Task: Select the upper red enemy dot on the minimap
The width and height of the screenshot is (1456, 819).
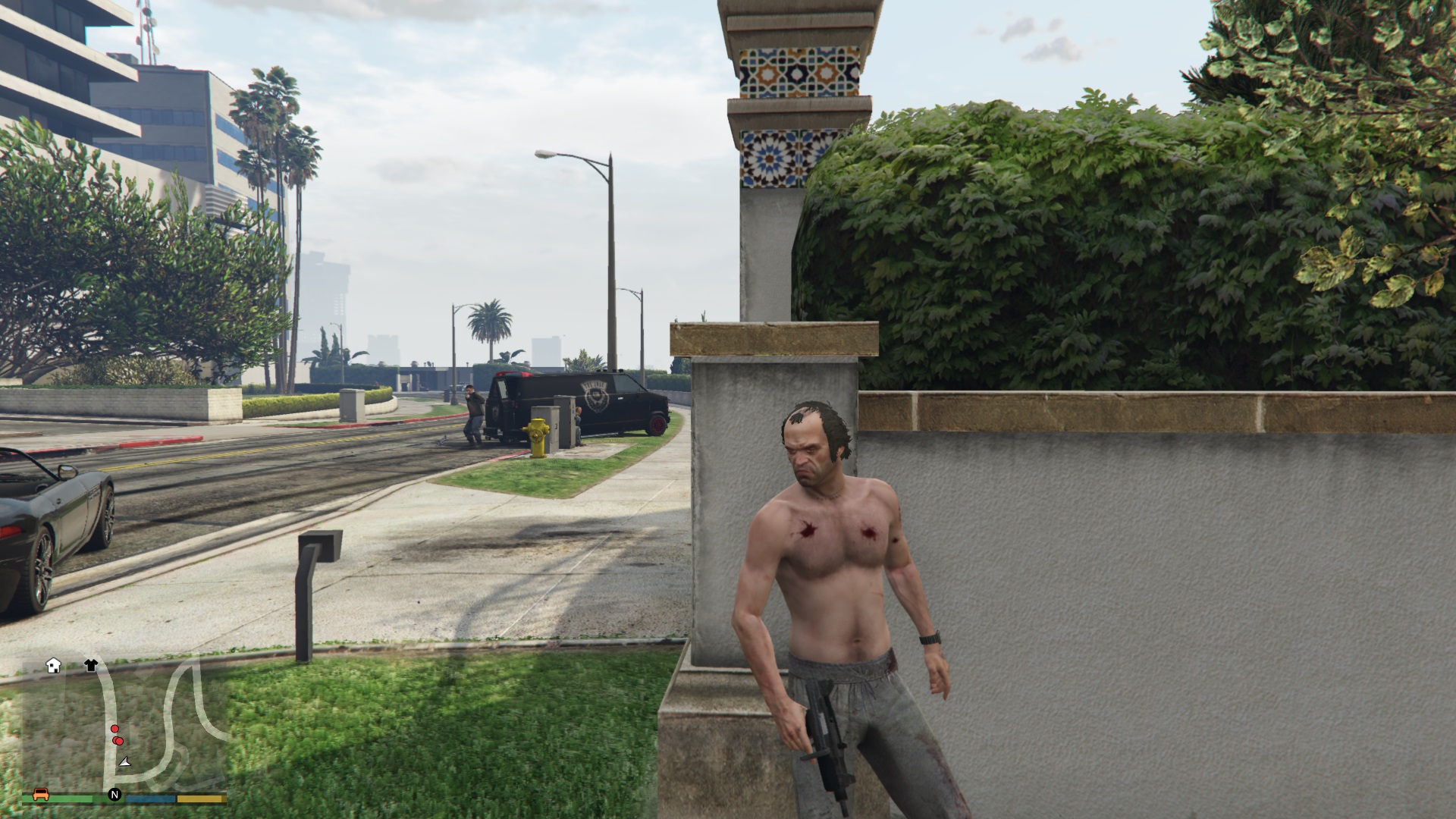Action: click(x=115, y=728)
